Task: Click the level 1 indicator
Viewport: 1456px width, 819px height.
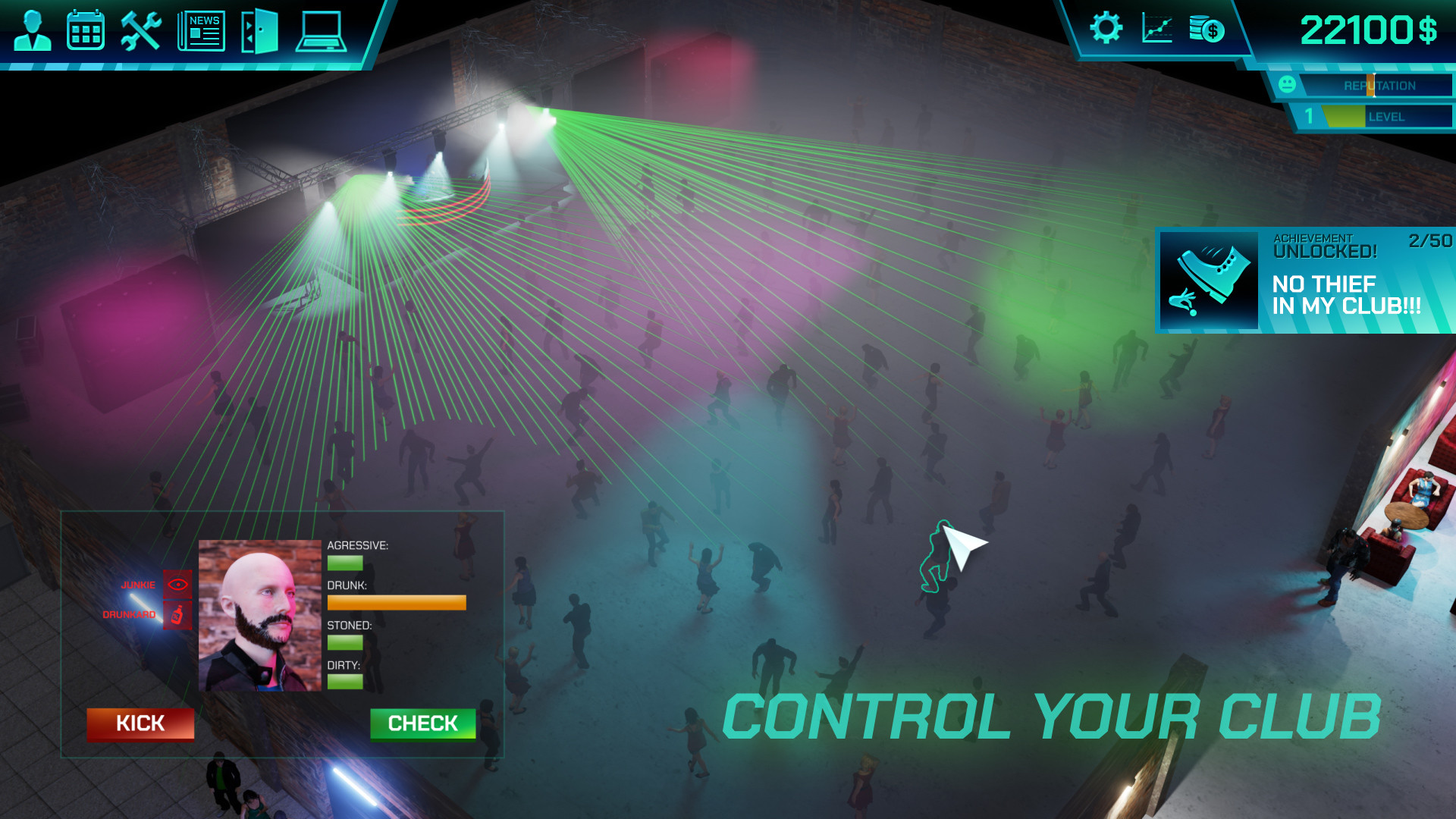Action: 1308,117
